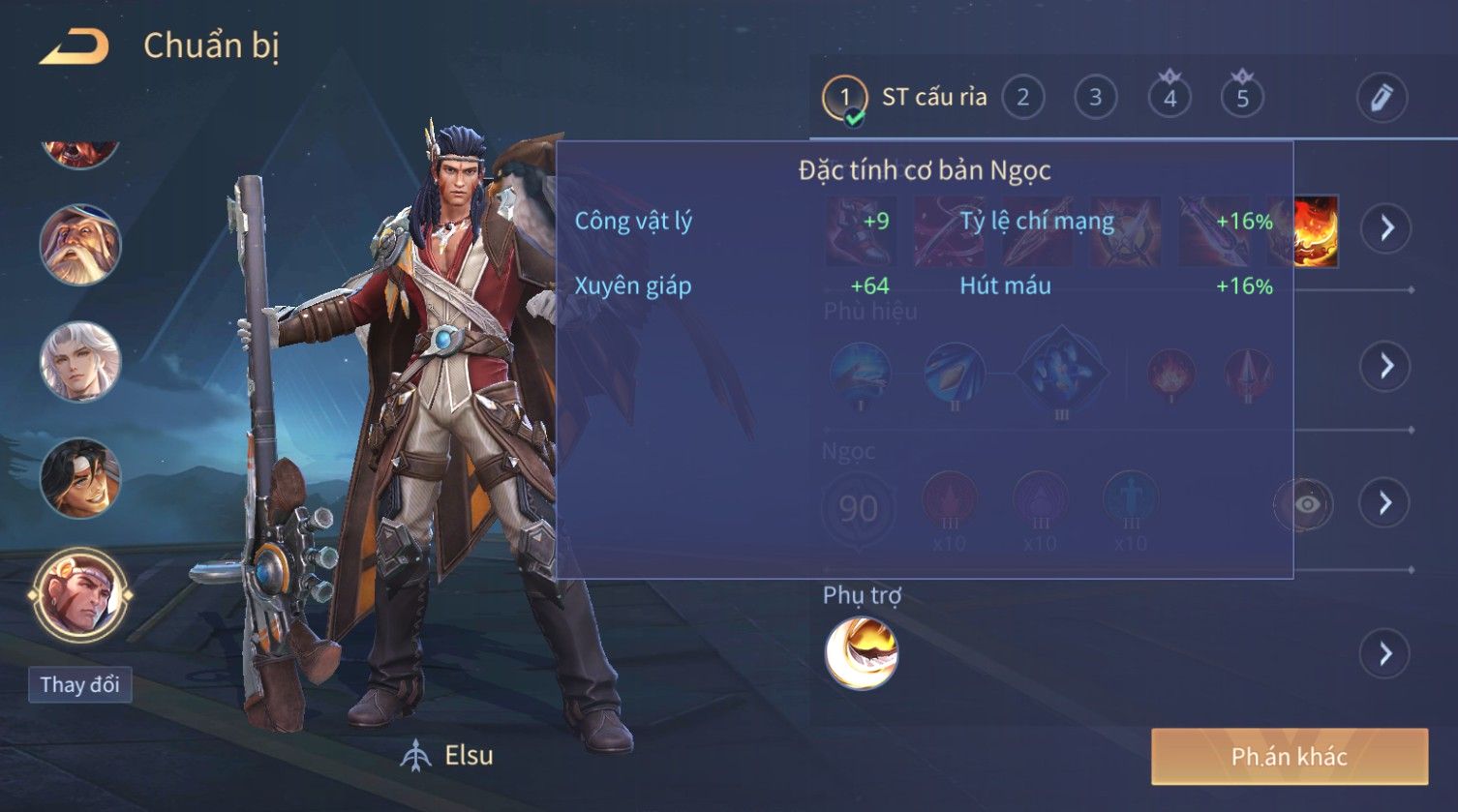
Task: Open the Phụ trợ selection arrow
Action: (1385, 654)
